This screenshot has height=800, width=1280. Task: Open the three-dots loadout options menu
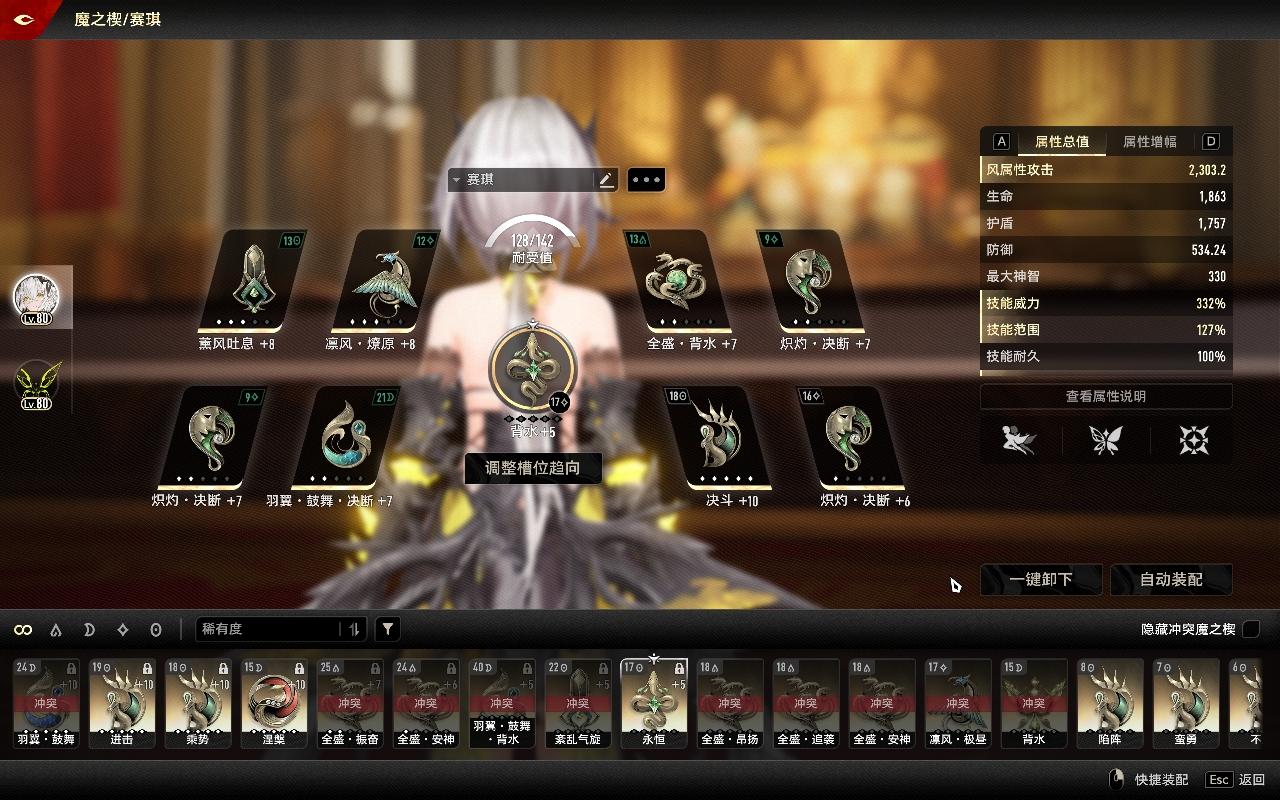tap(646, 180)
